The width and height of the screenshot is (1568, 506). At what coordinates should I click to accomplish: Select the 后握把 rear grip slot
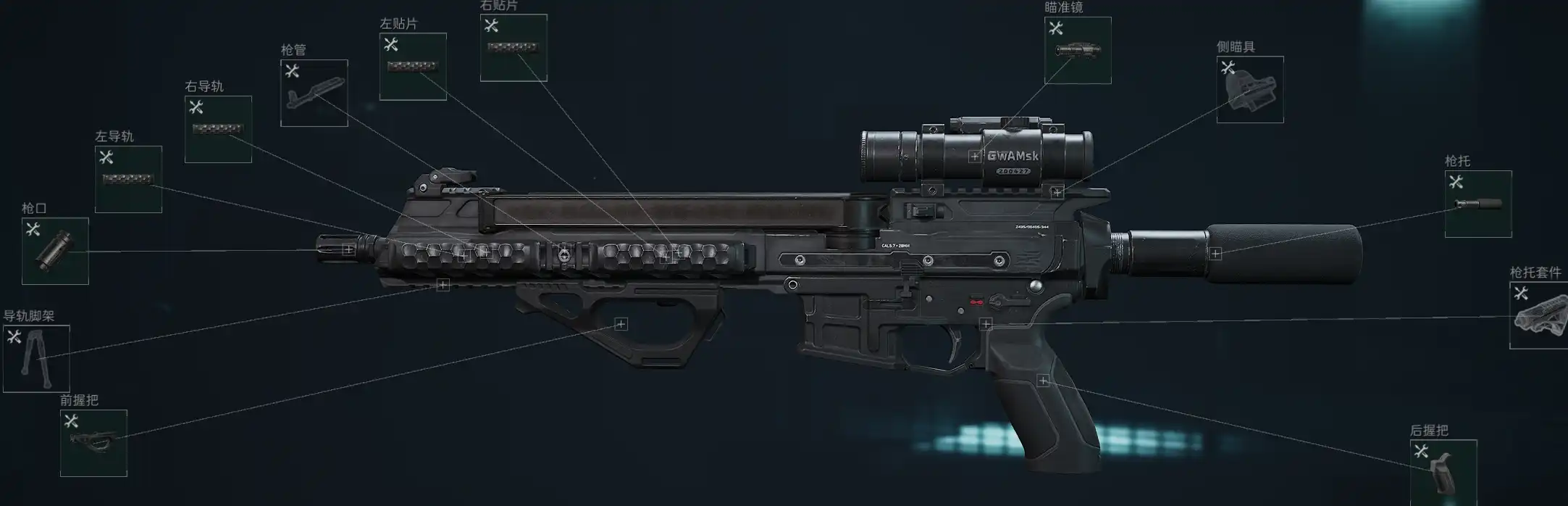(1443, 471)
